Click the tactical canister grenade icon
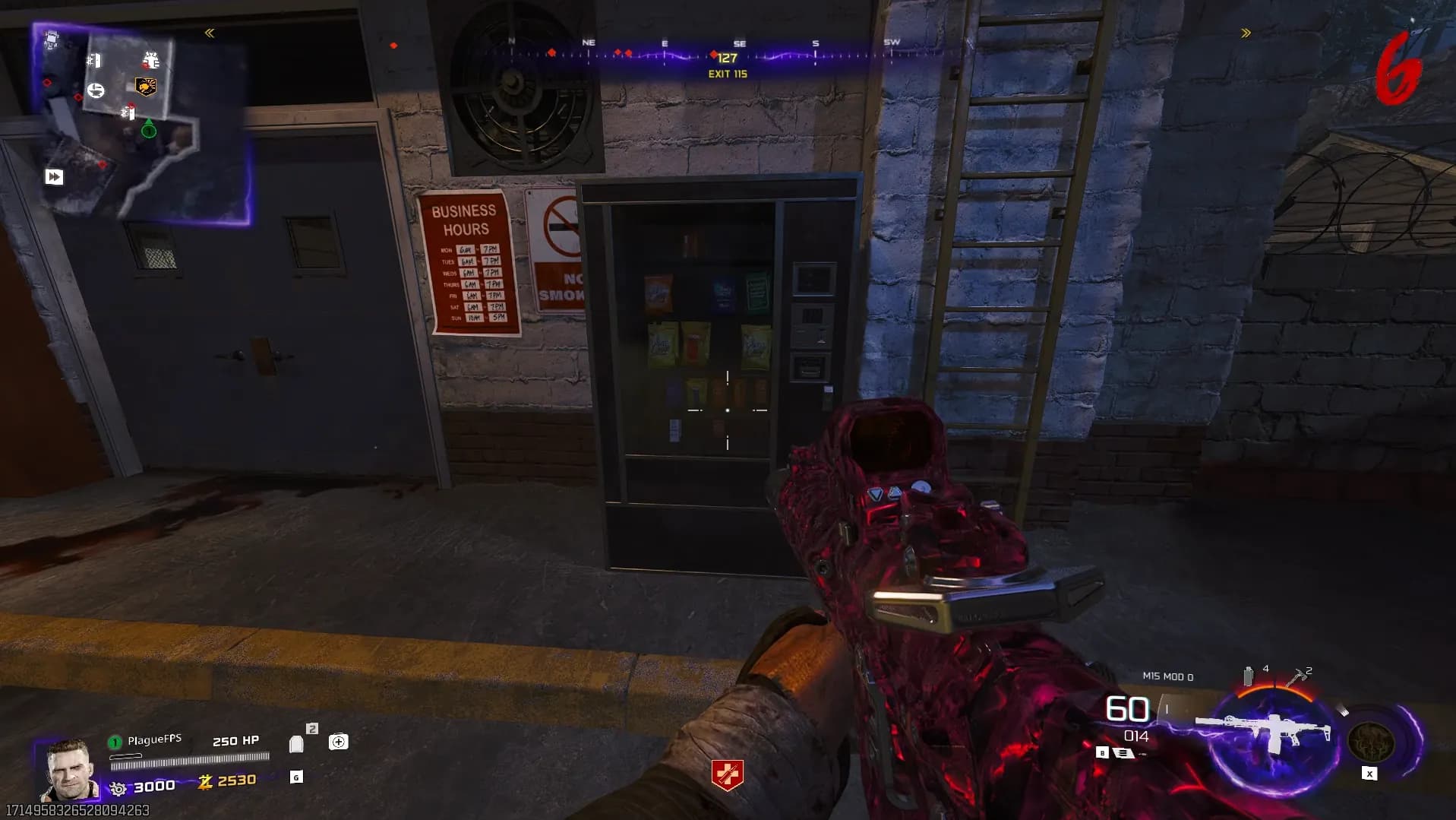Viewport: 1456px width, 820px height. [1248, 676]
